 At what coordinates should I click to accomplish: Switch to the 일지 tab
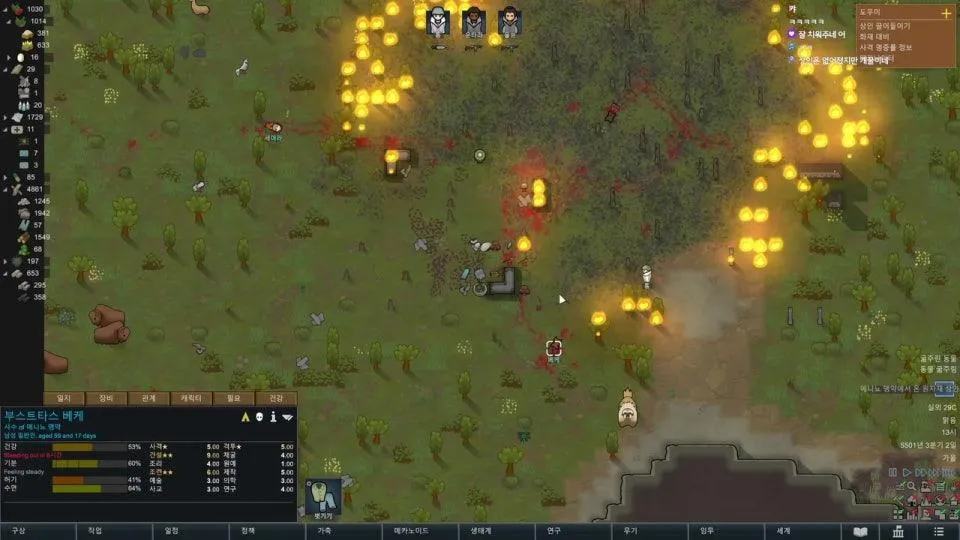[65, 398]
